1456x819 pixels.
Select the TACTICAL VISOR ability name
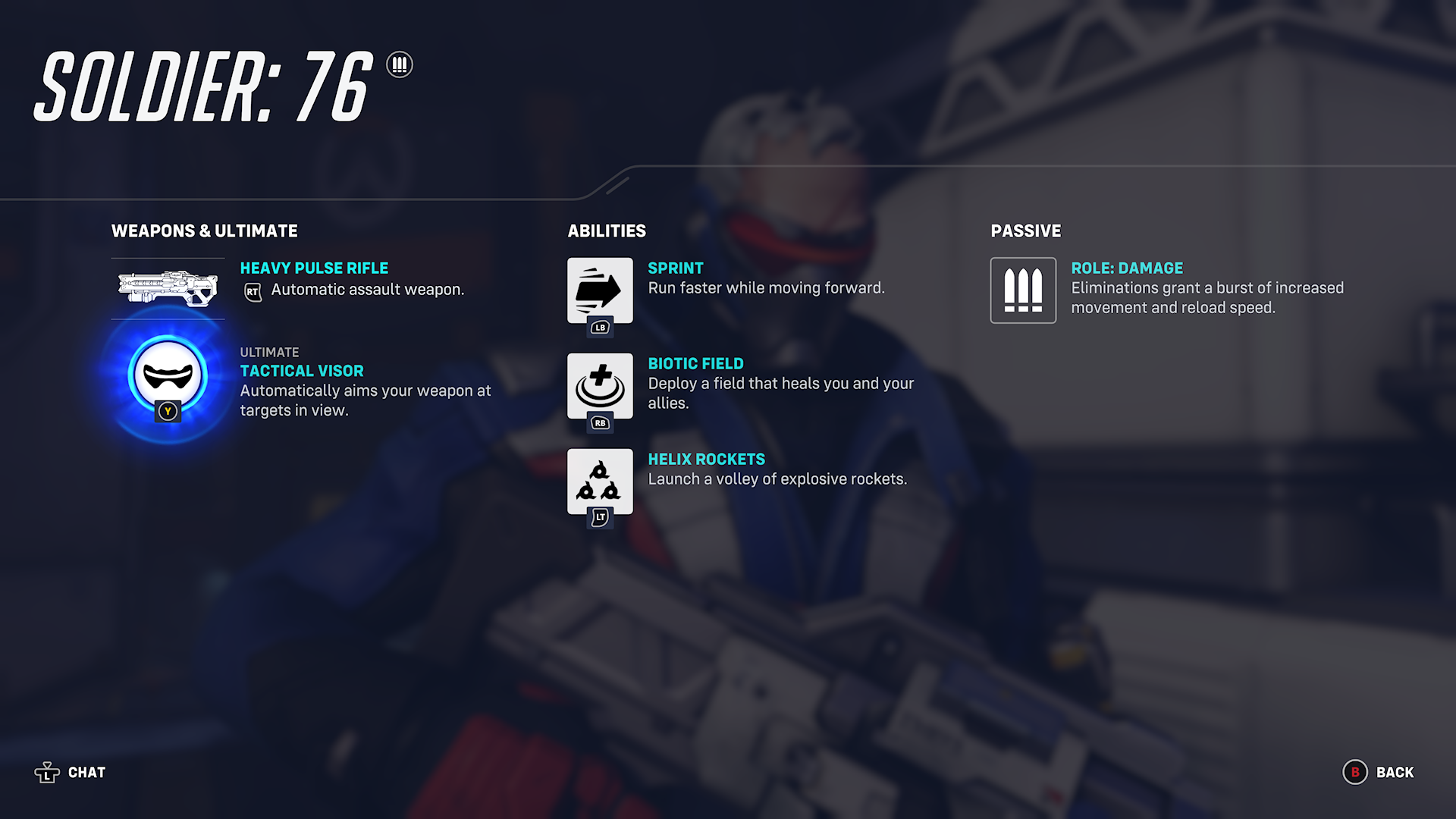pyautogui.click(x=301, y=371)
